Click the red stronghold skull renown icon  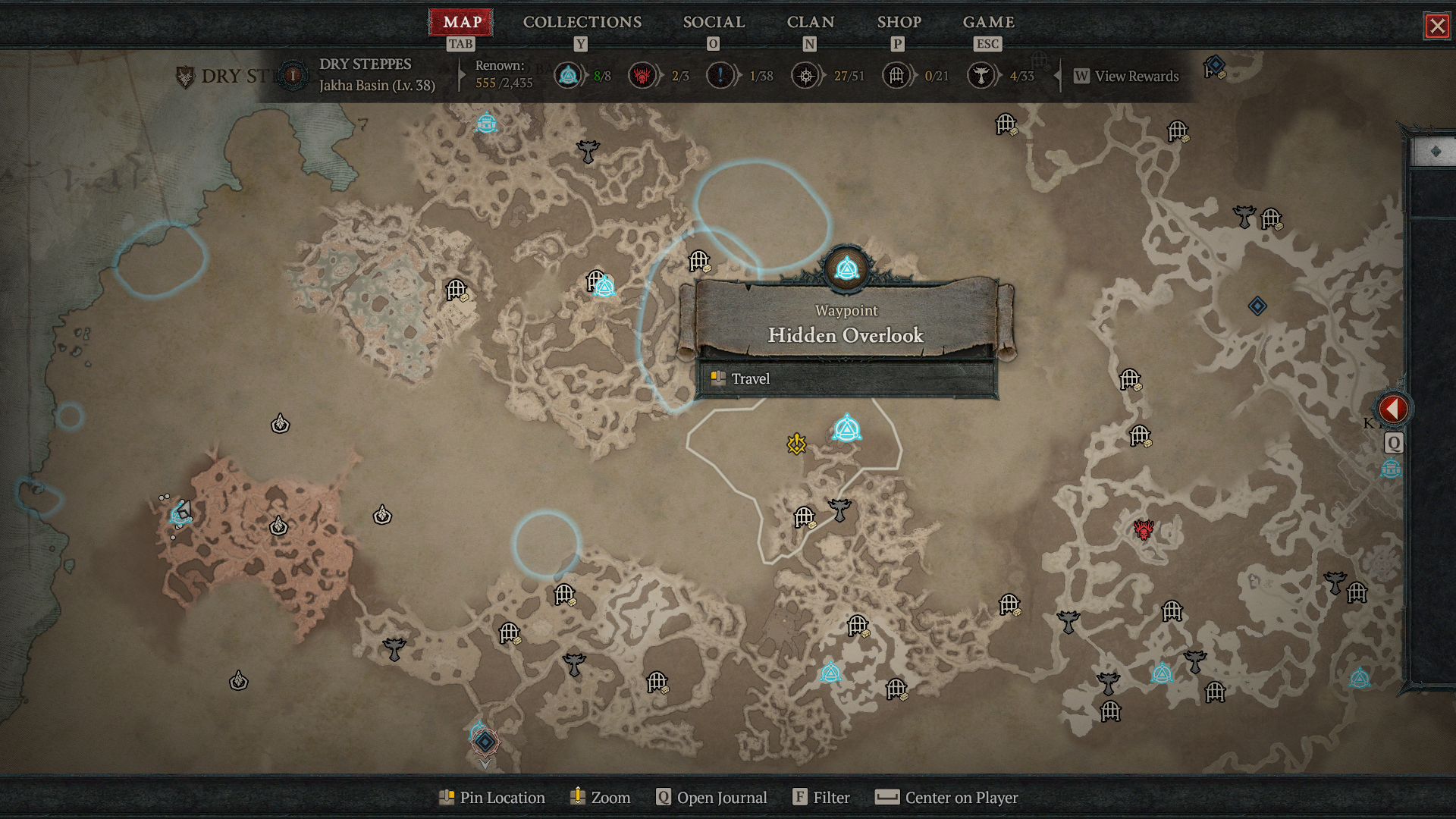pyautogui.click(x=642, y=76)
